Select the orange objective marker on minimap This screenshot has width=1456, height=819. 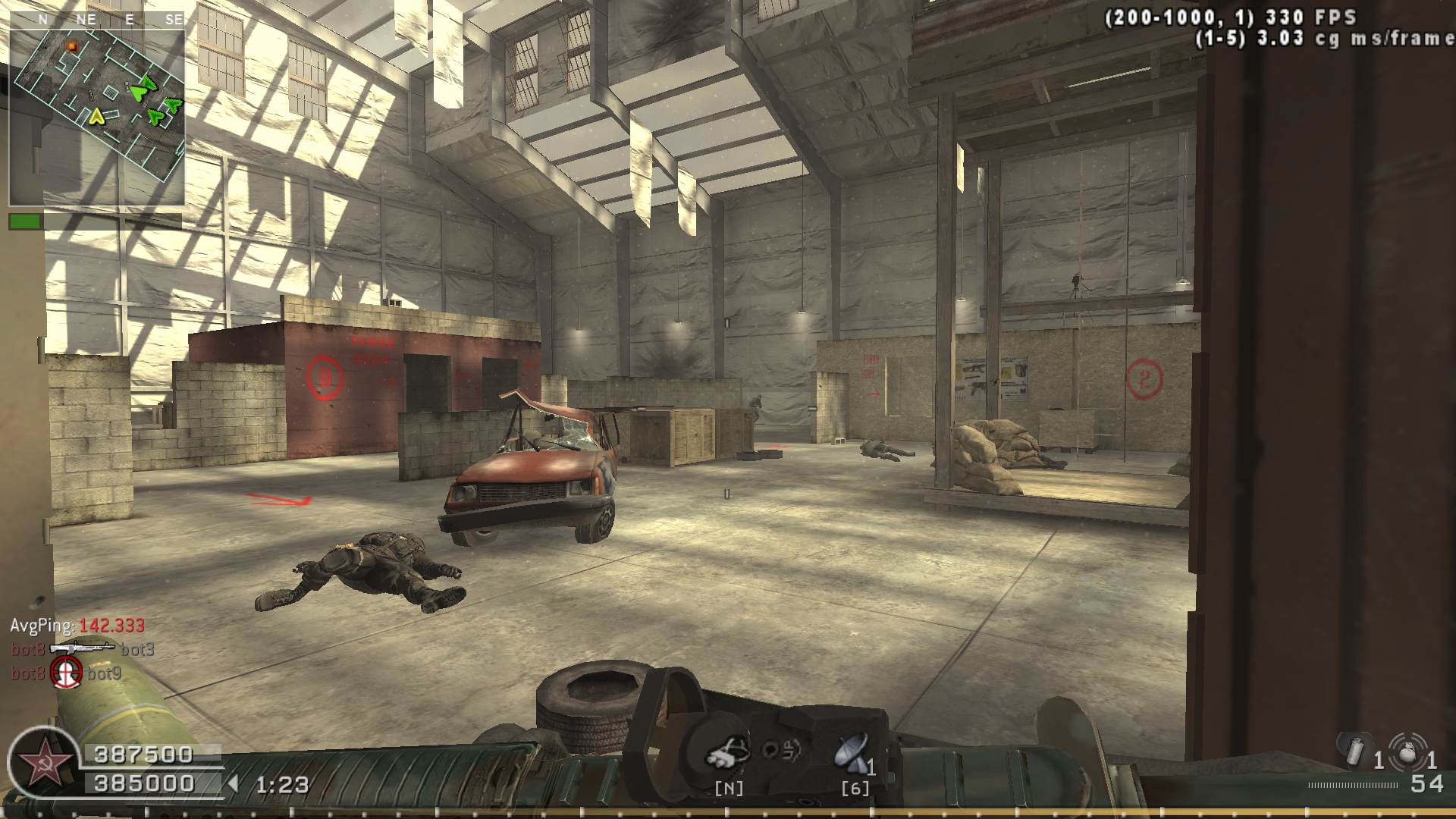pyautogui.click(x=73, y=47)
